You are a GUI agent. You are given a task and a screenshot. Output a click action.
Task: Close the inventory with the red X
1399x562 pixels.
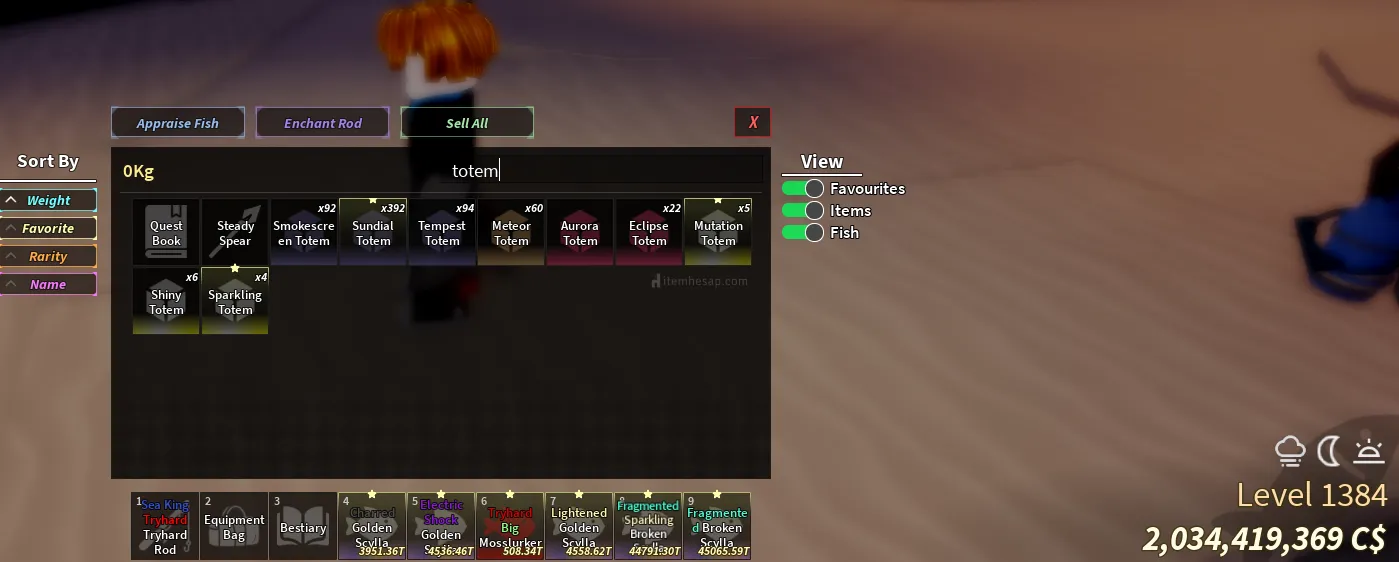click(x=753, y=122)
